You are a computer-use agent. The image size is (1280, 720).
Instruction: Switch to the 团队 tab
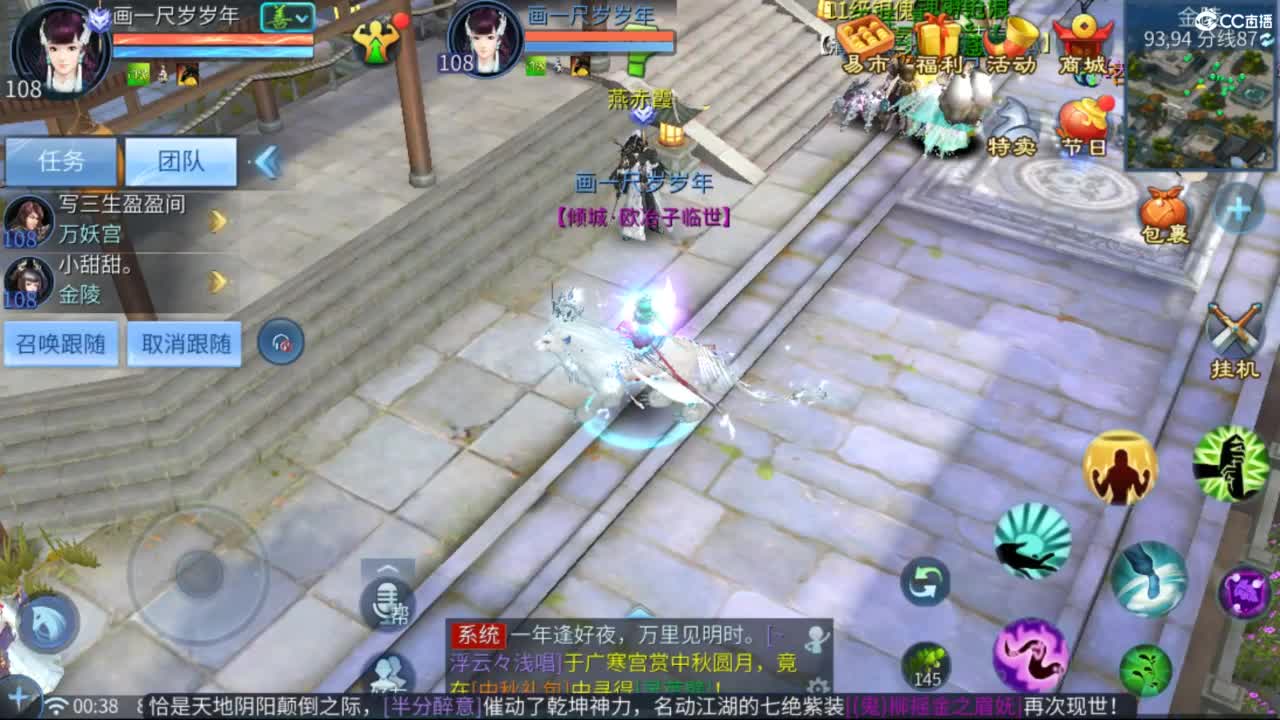180,161
